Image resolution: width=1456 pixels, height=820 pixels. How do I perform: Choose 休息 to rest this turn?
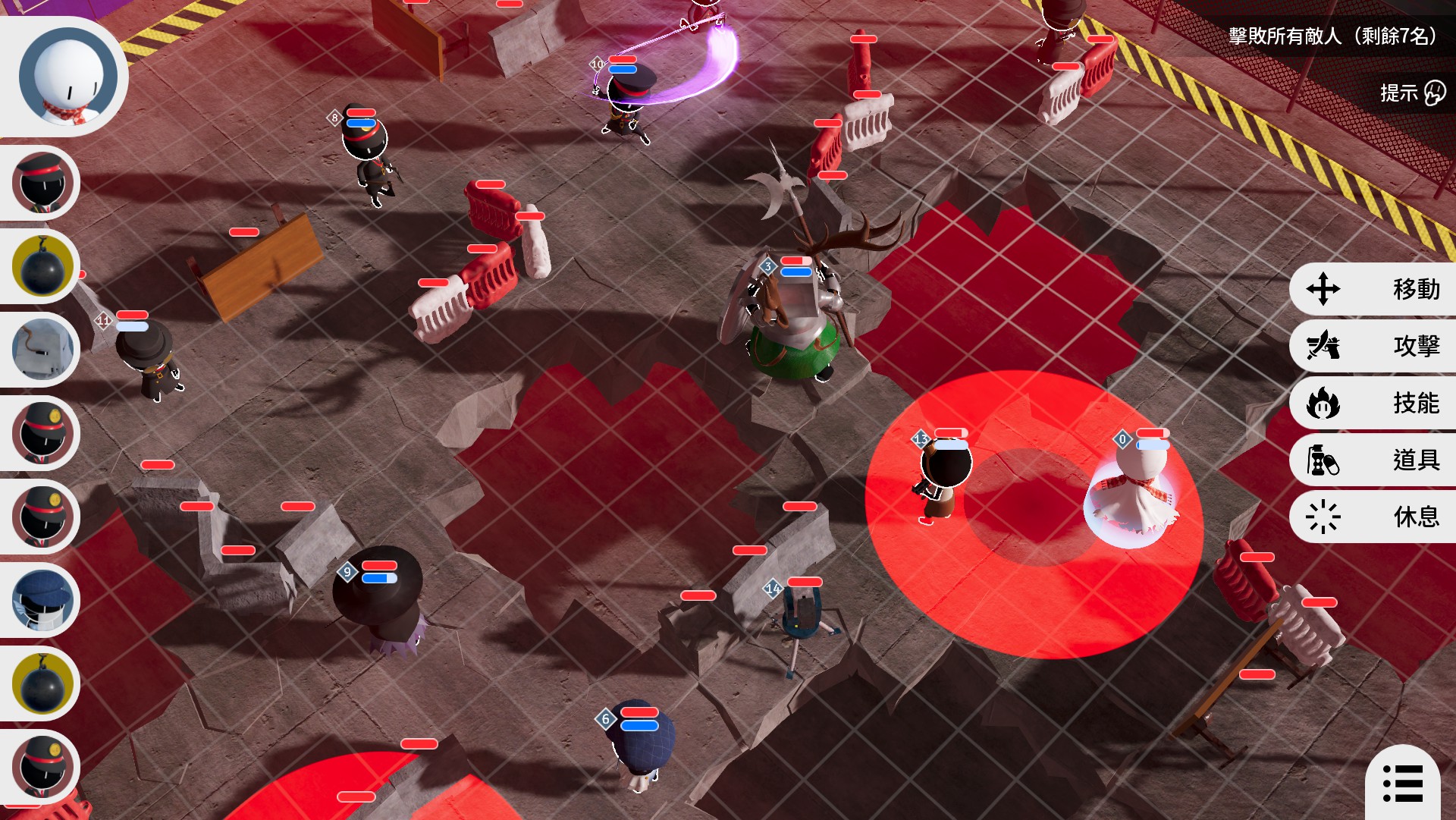click(x=1373, y=517)
